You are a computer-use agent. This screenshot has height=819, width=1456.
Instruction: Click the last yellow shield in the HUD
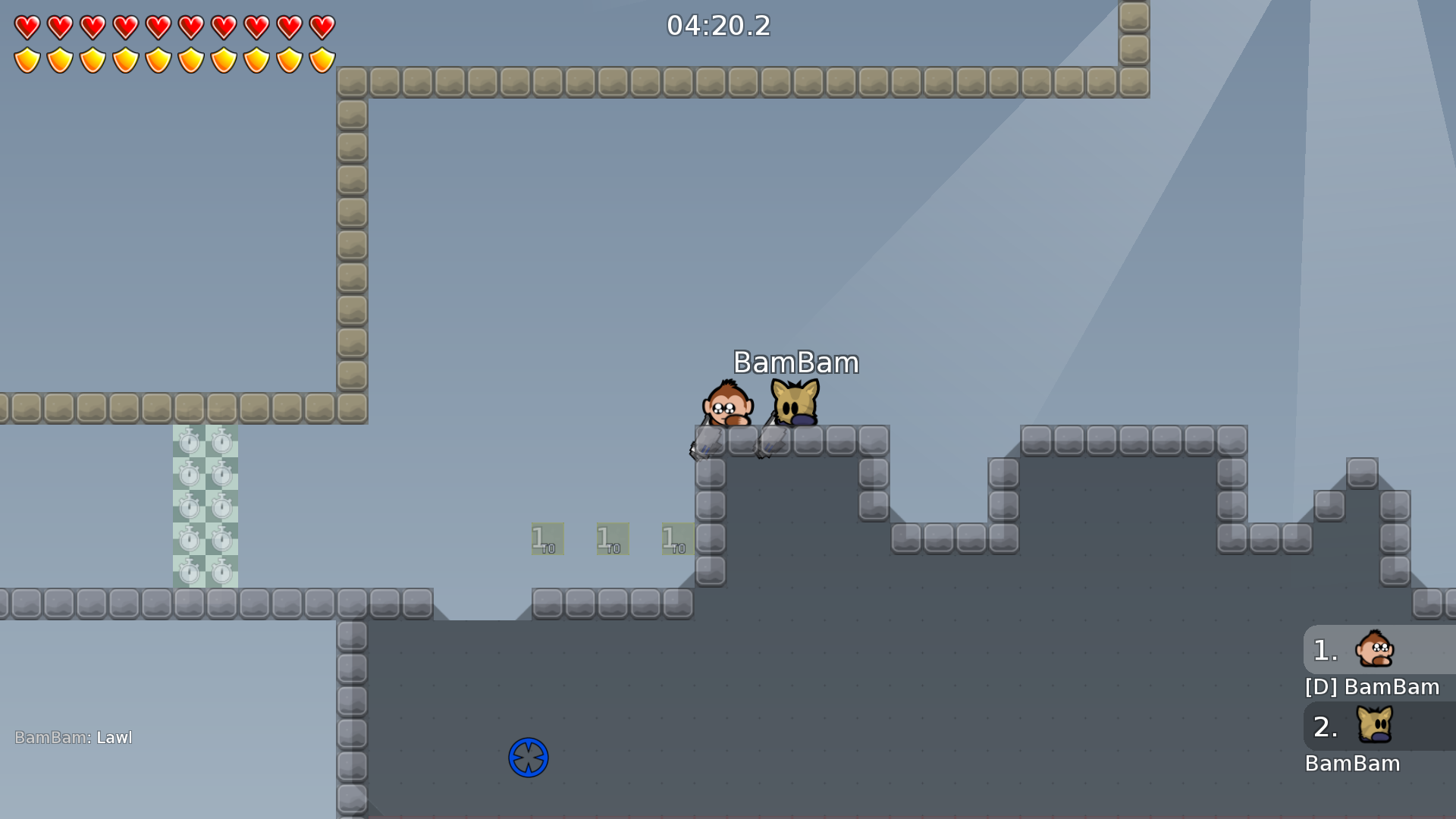tap(323, 58)
